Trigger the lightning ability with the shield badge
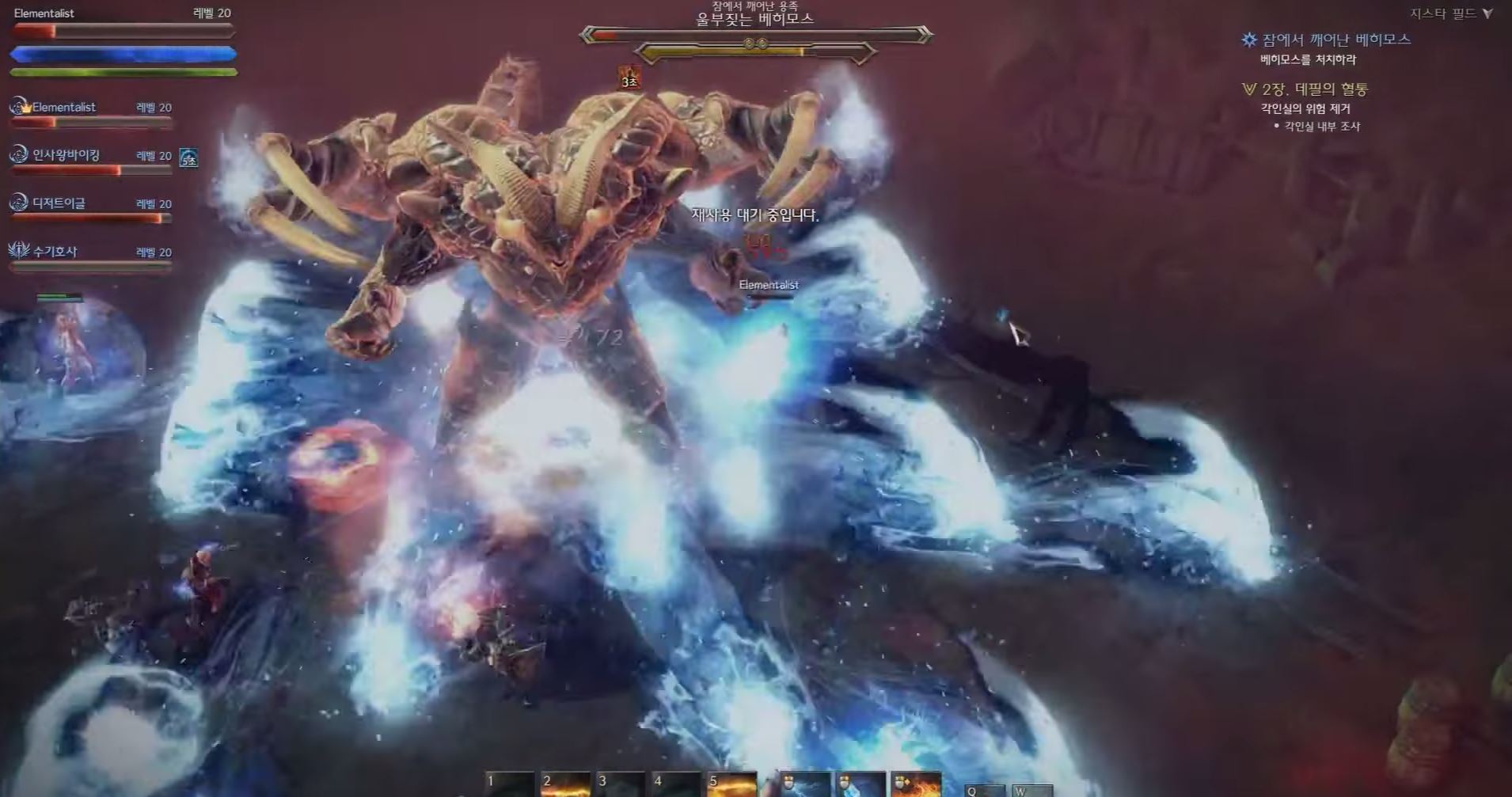This screenshot has height=797, width=1512. (x=806, y=784)
